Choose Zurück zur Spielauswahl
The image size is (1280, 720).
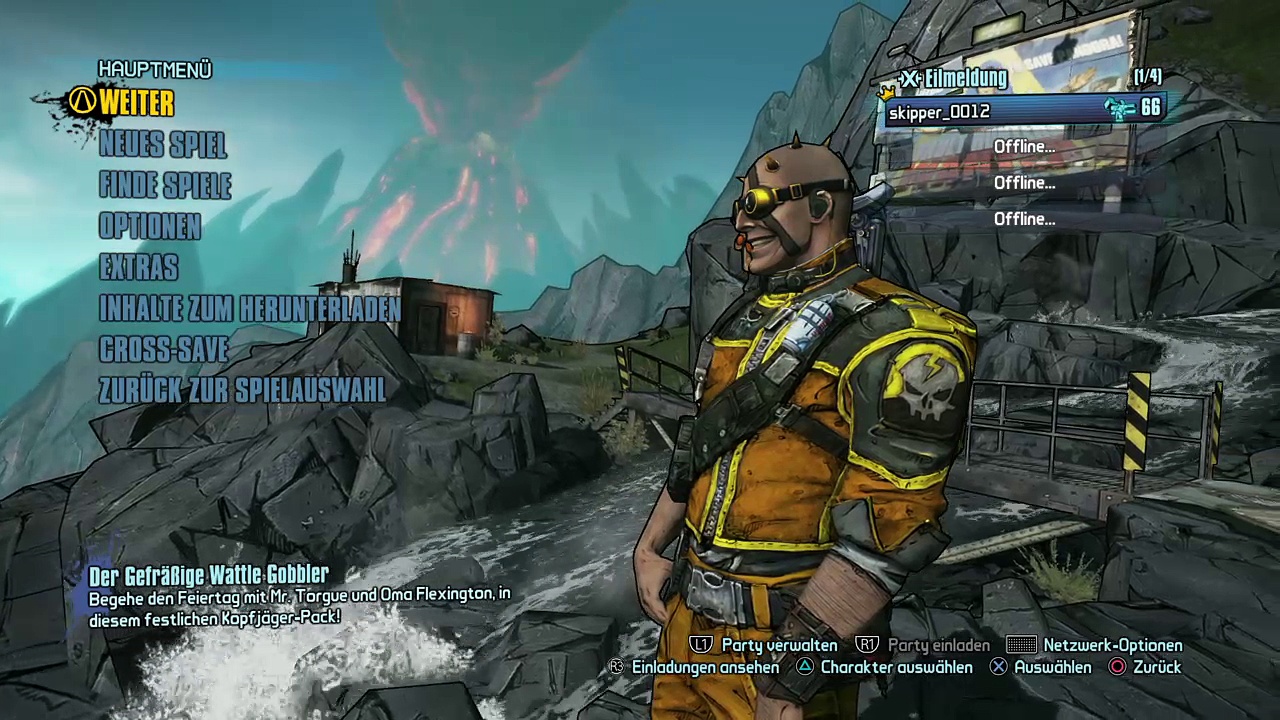click(242, 390)
